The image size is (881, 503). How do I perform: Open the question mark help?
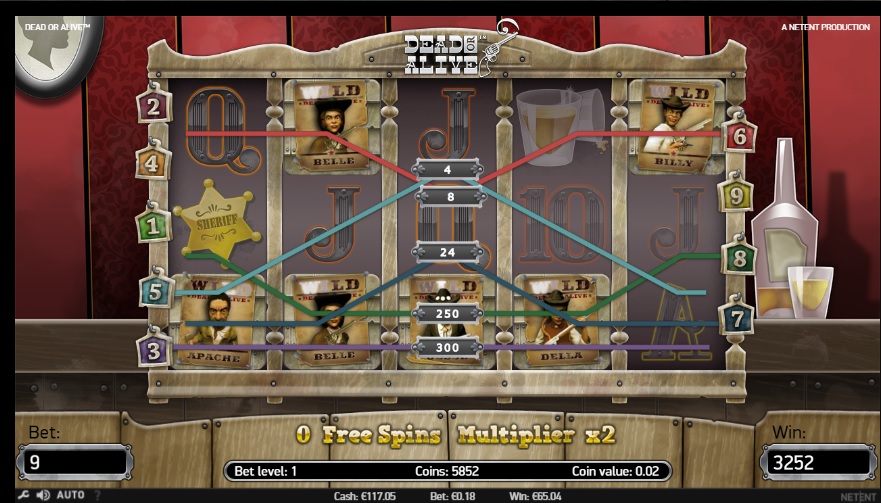(x=97, y=495)
